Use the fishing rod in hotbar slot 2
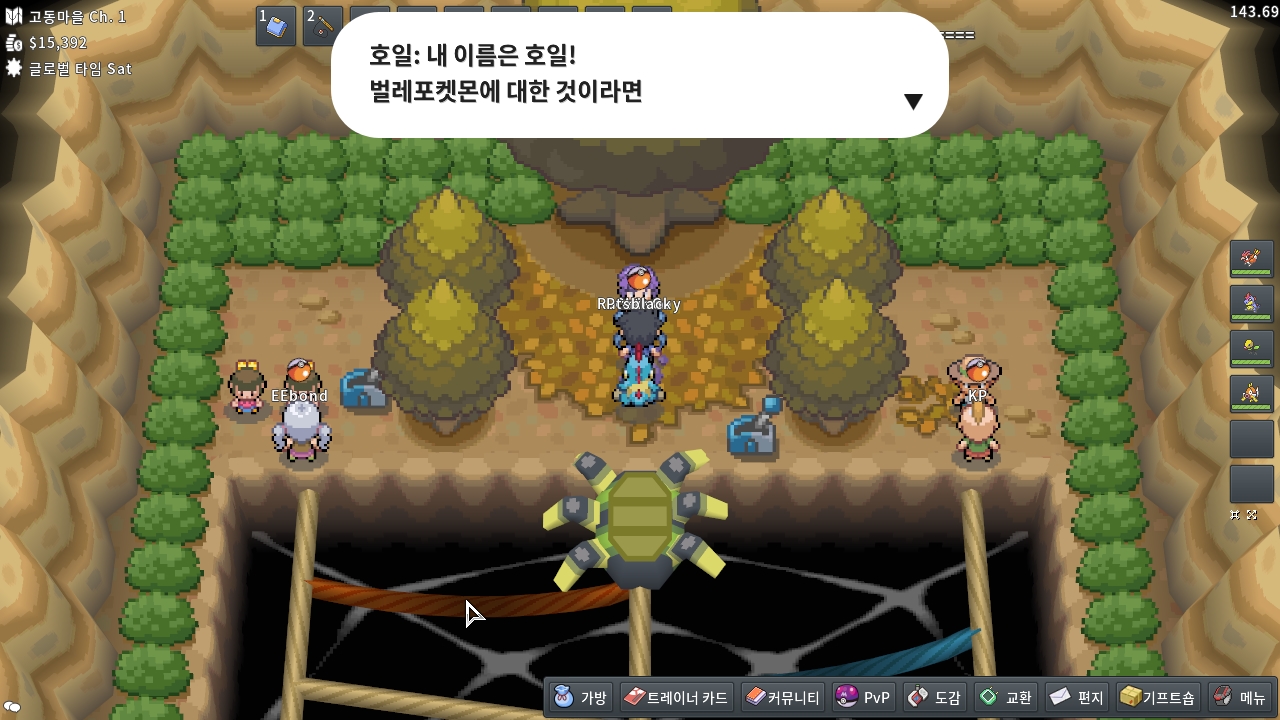 tap(323, 26)
